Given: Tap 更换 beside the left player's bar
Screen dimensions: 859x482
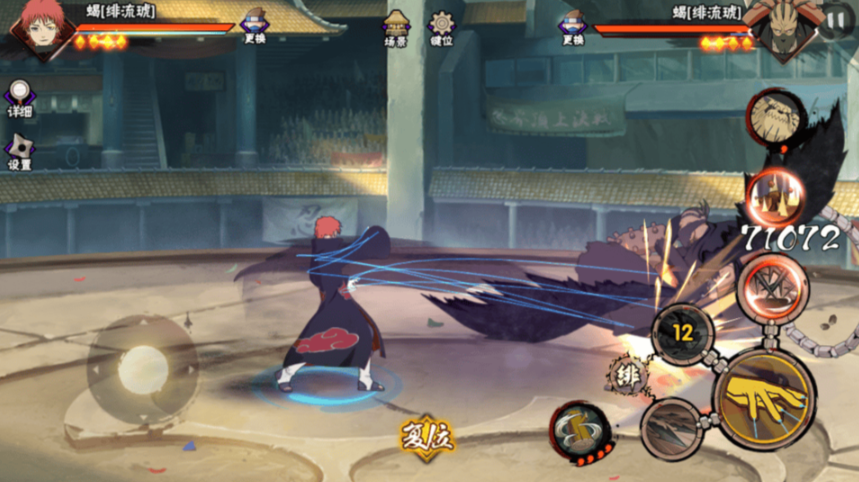Looking at the screenshot, I should (254, 27).
